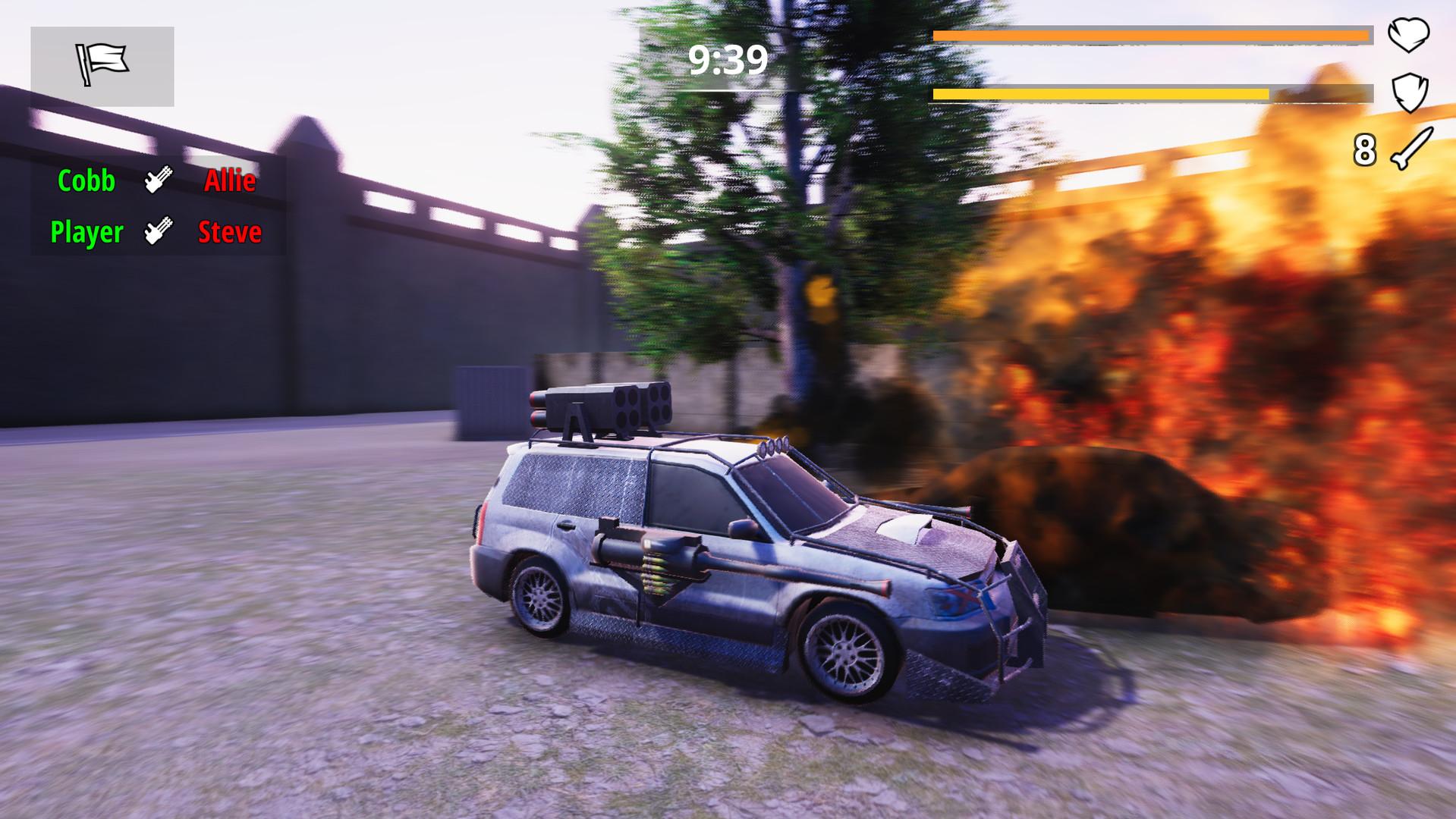Select enemy Allie in the roster

pos(230,181)
